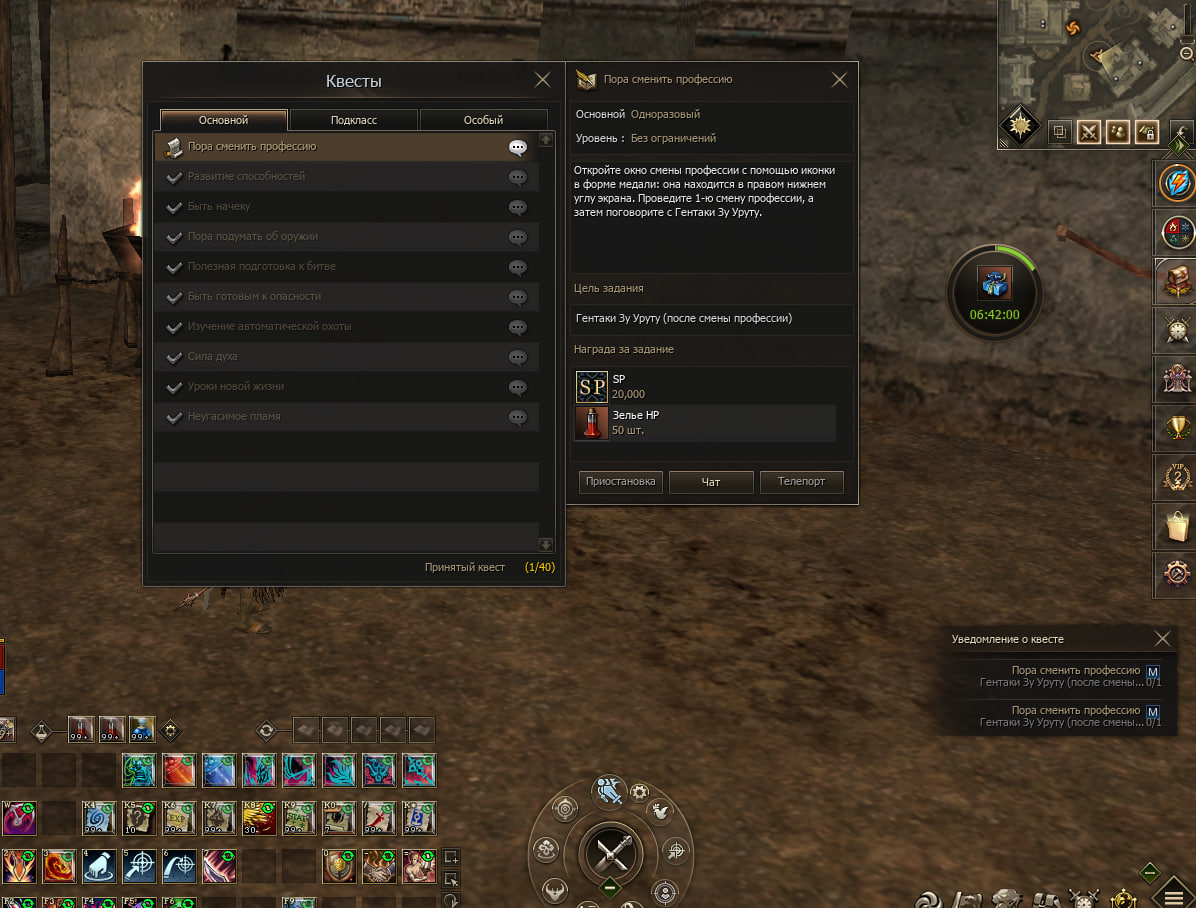Select the Основной quest tab

pos(223,120)
